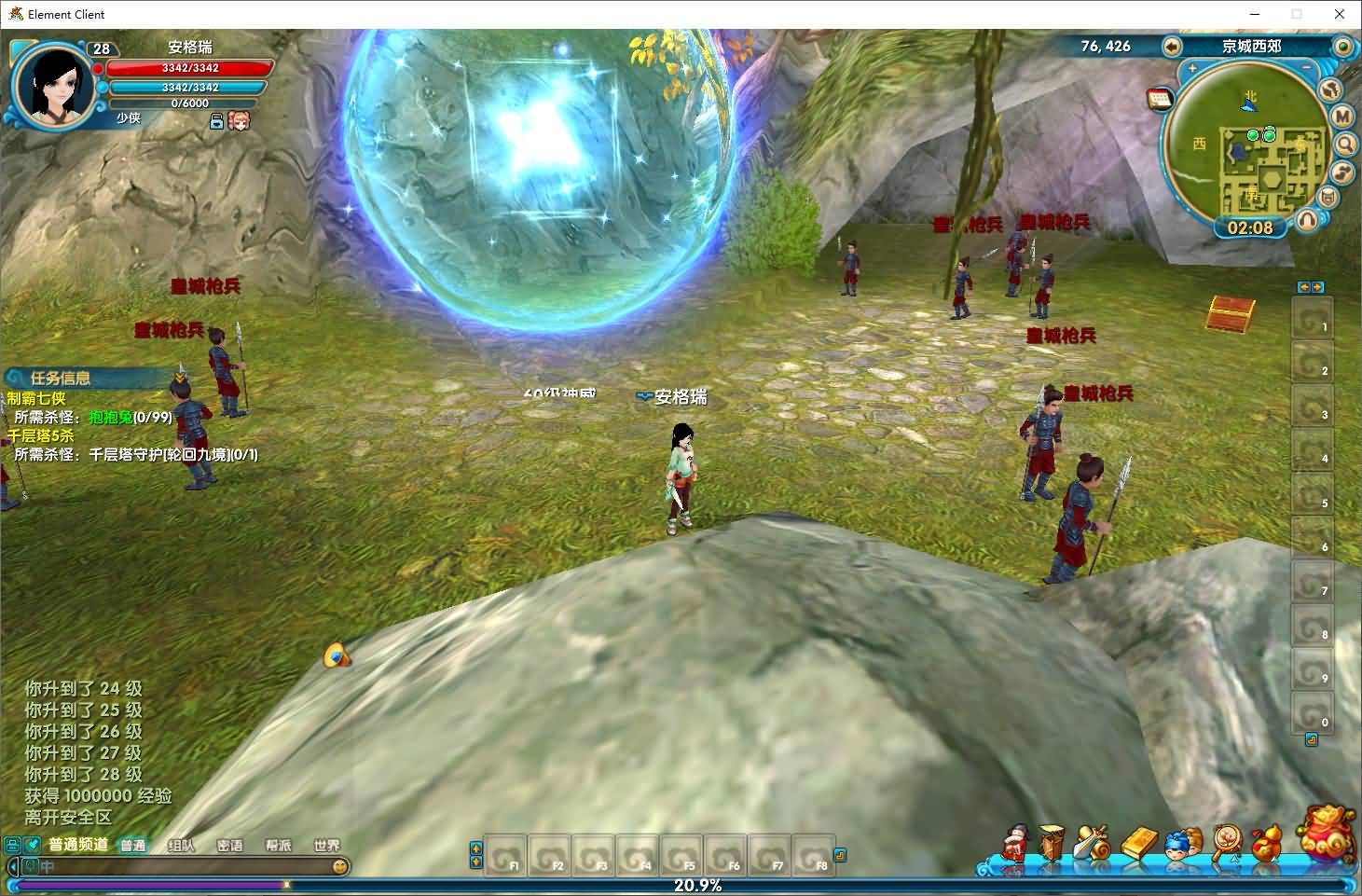Click the back arrow beside location name
The height and width of the screenshot is (896, 1362).
[x=1172, y=47]
